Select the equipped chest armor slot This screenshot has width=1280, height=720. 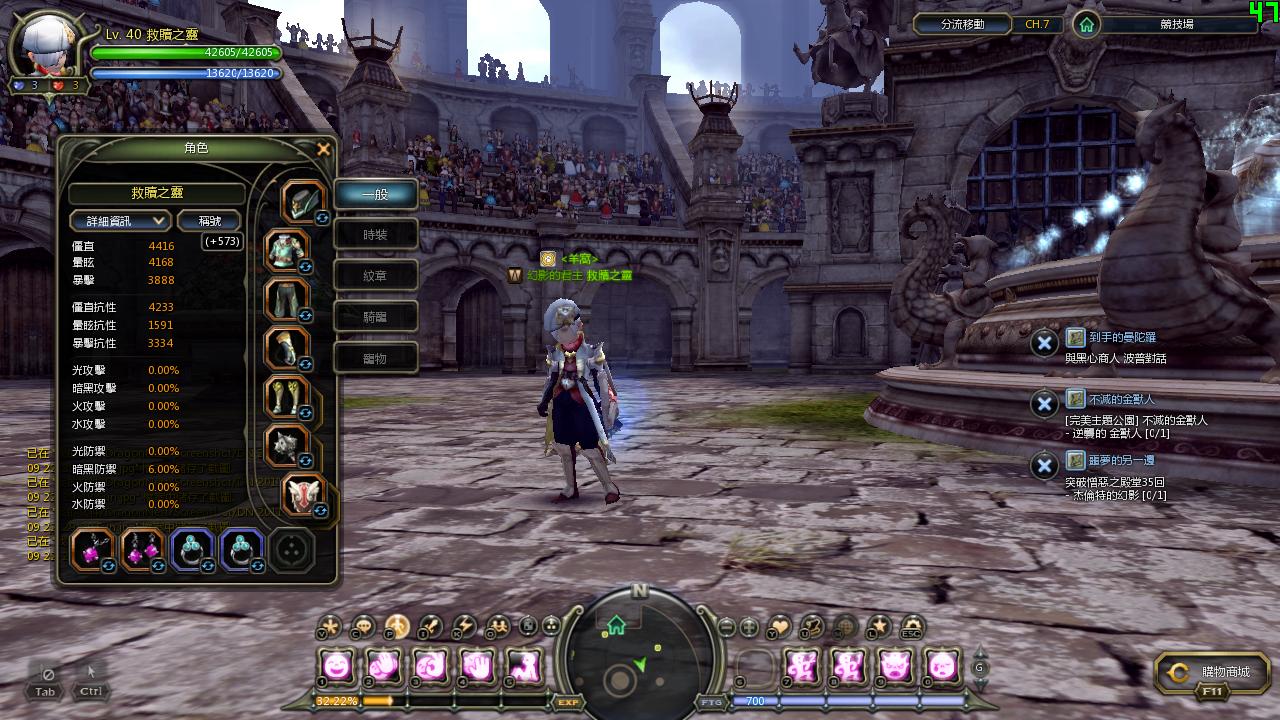coord(287,250)
